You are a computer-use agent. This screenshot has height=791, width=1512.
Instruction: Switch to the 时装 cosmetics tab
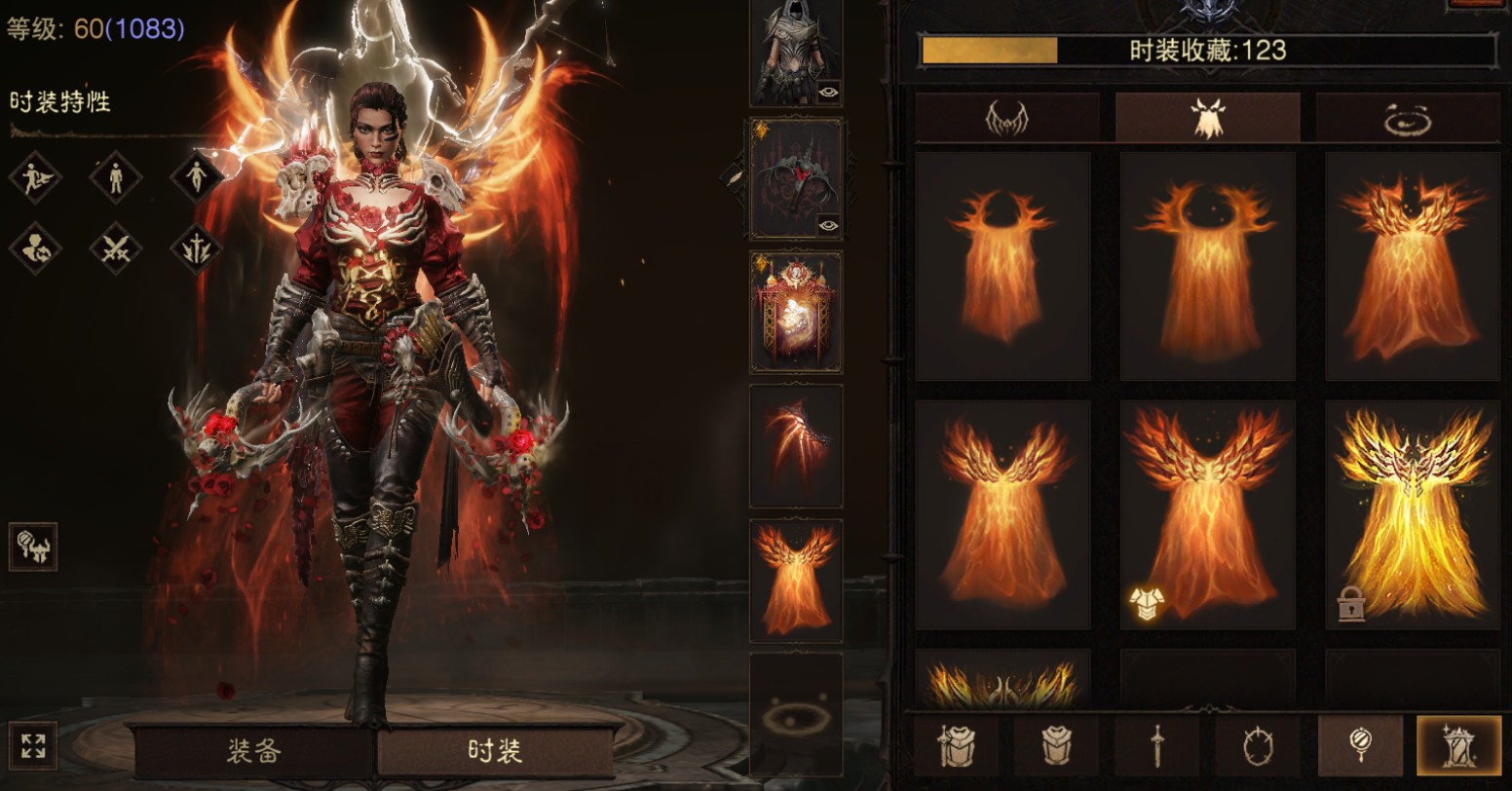point(495,750)
